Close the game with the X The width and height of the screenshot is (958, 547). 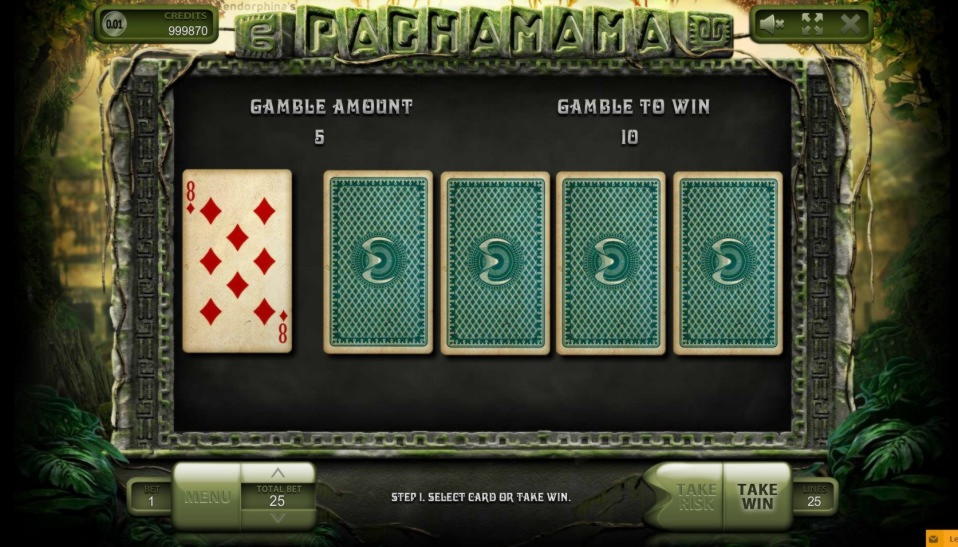coord(850,24)
